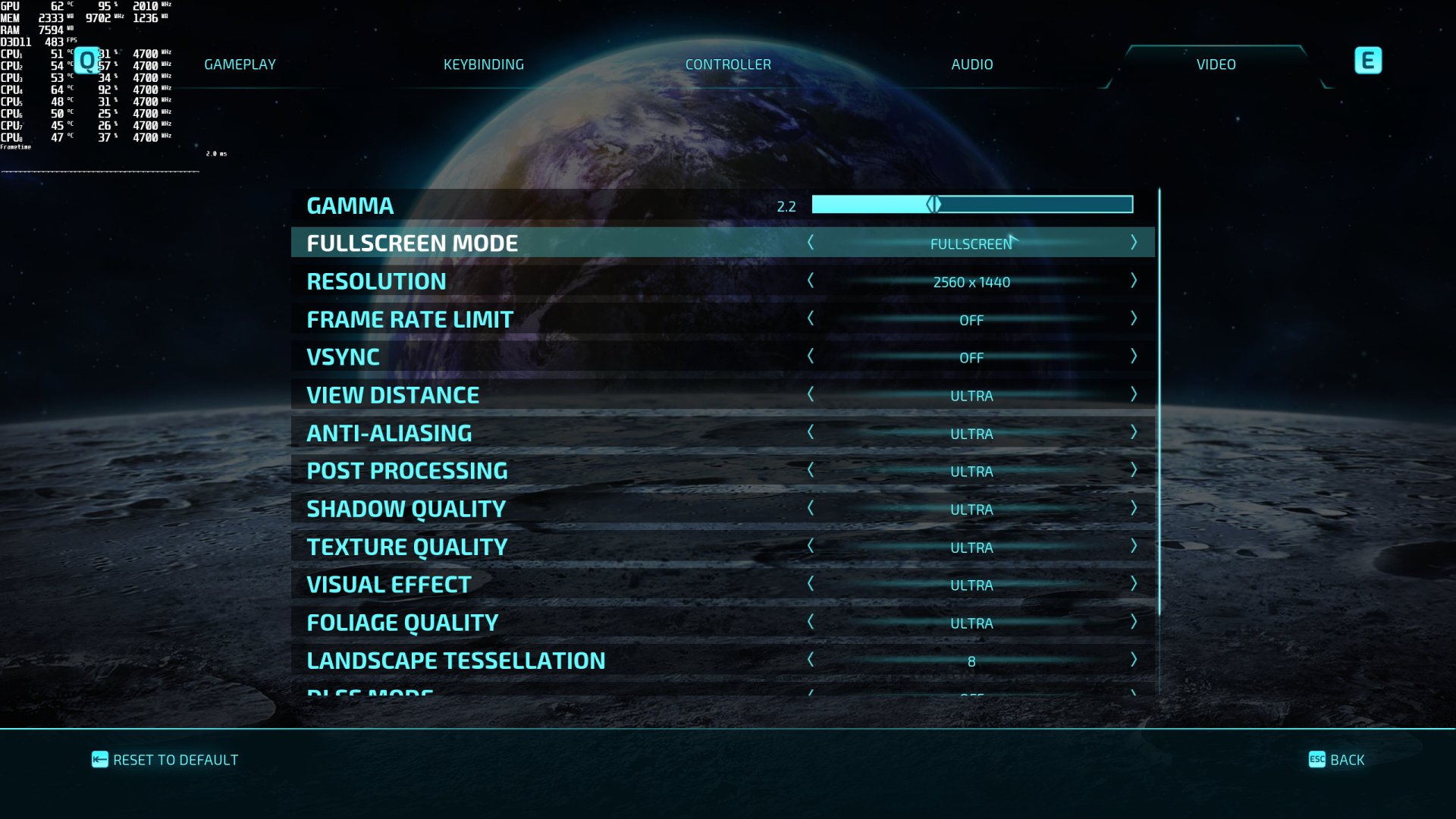
Task: Click the back-arrow icon beside Reset To Default
Action: click(x=99, y=759)
